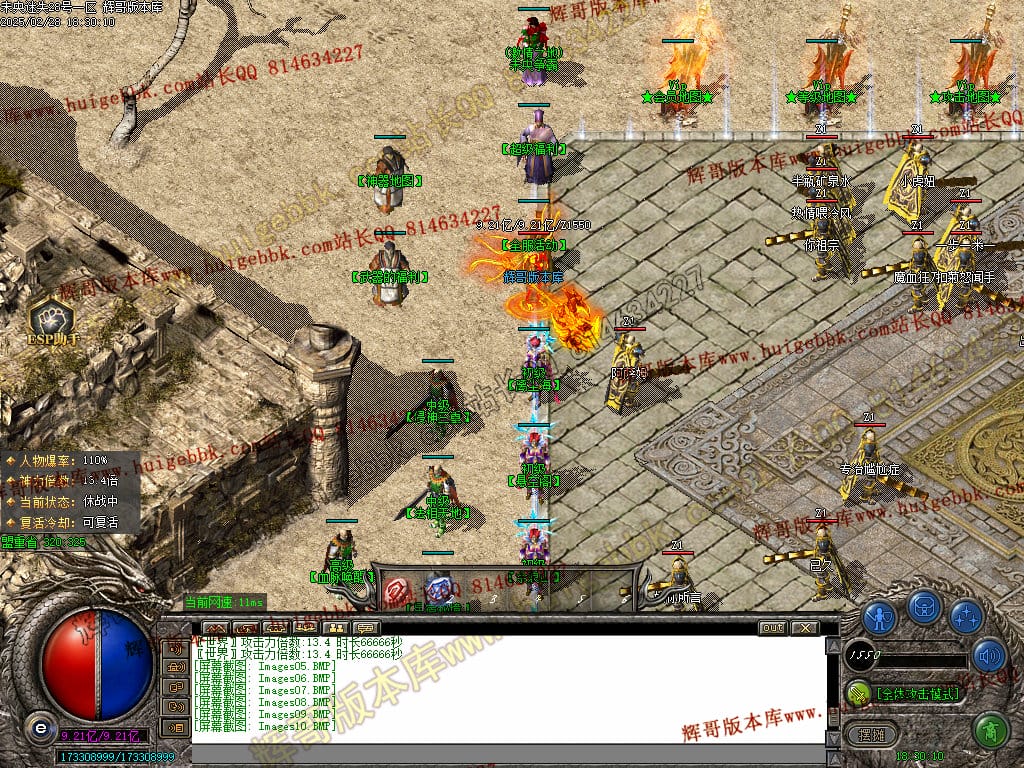Open skills via the sparkle stars button
1024x768 pixels.
[966, 616]
